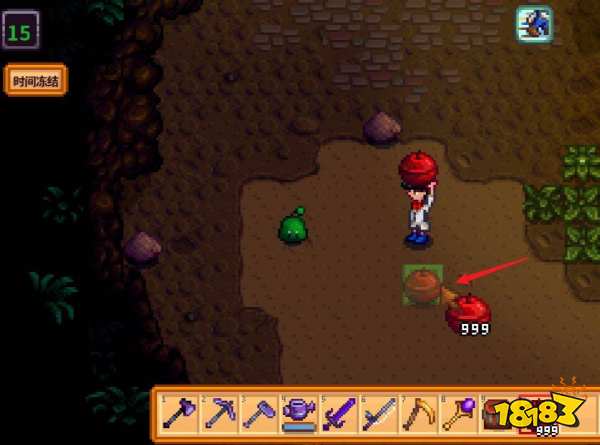This screenshot has height=445, width=600.
Task: Pick the purple-orbed scepter slot
Action: (458, 411)
